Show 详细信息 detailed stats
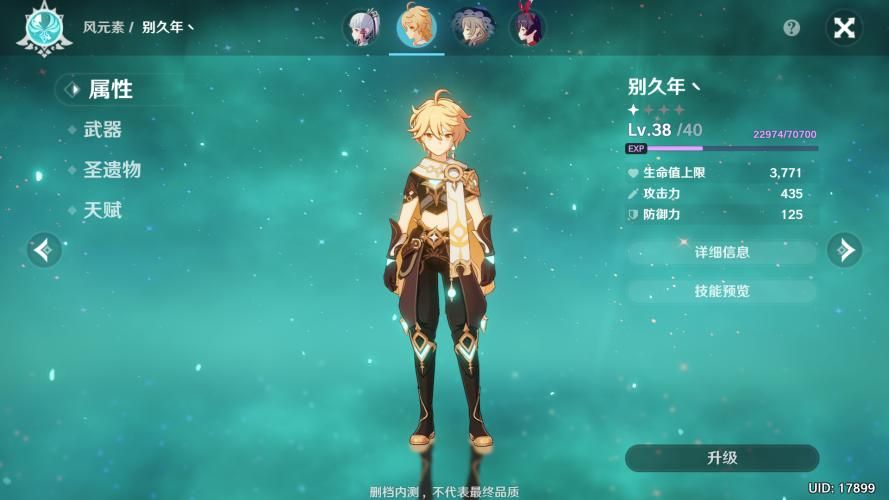The image size is (889, 500). coord(721,252)
